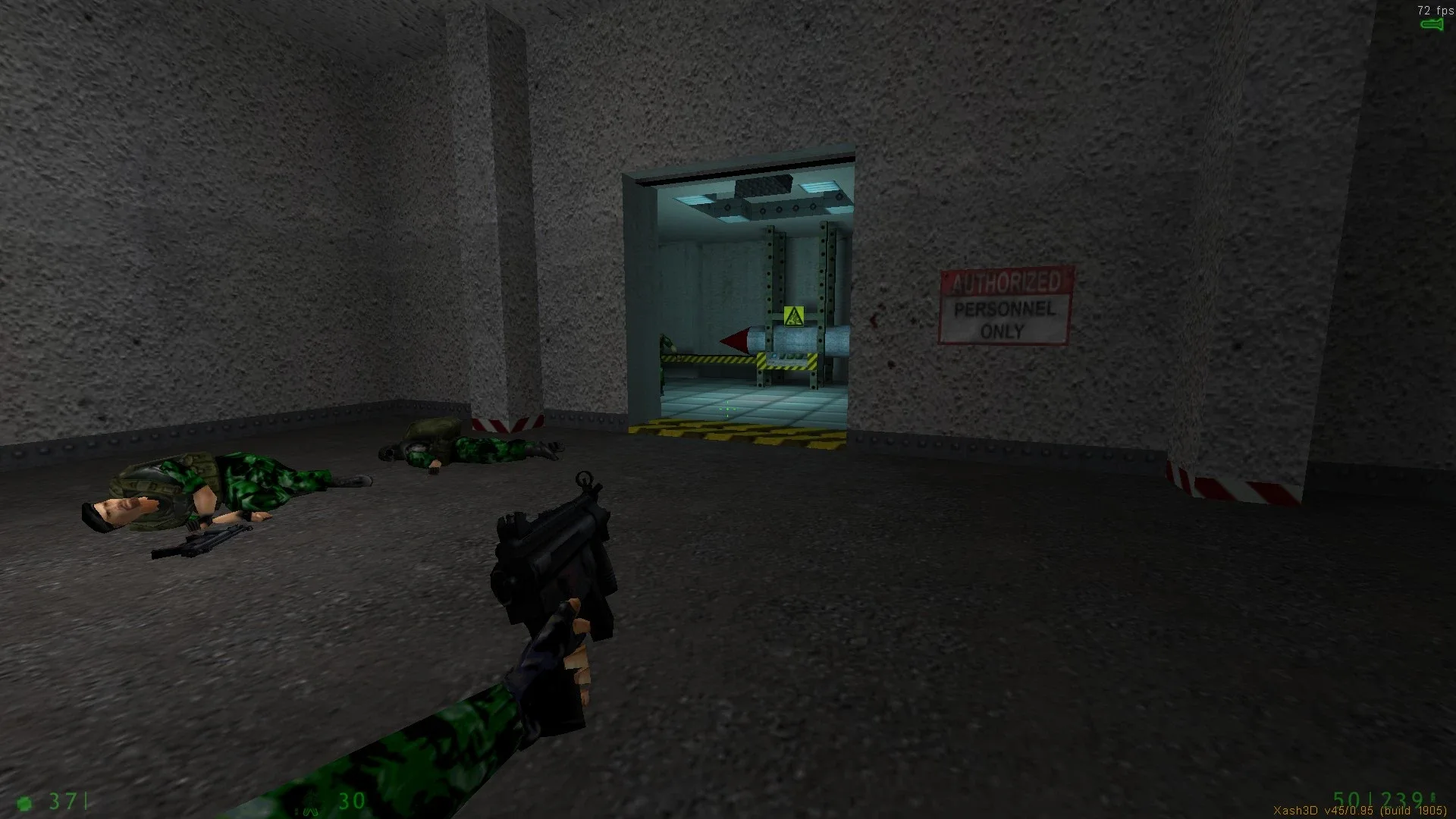Click the 72 fps counter display

click(x=1433, y=11)
